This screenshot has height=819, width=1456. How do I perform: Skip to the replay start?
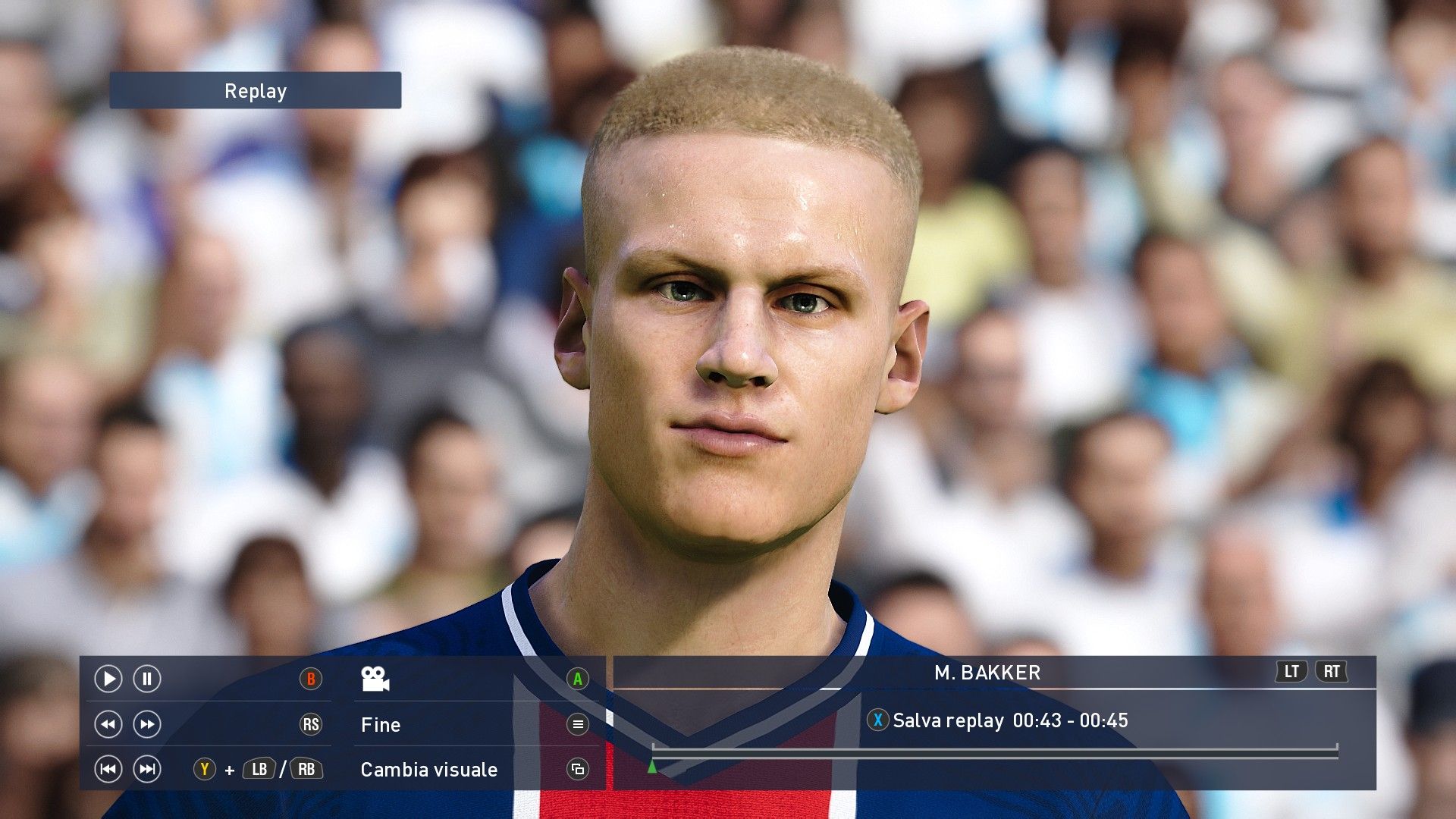(x=108, y=770)
